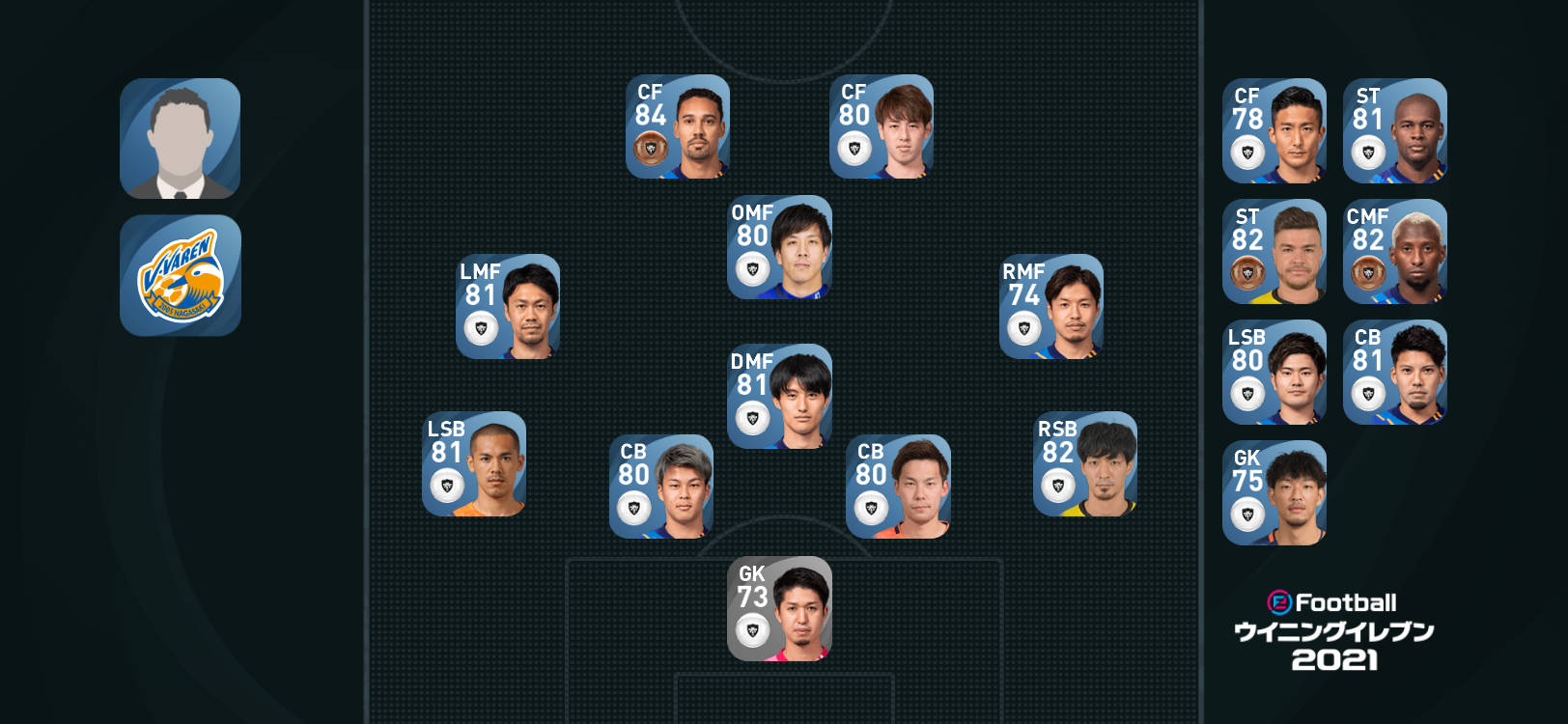The width and height of the screenshot is (1568, 724).
Task: Click the reserve goalkeeper GK 75 card
Action: pyautogui.click(x=1274, y=492)
